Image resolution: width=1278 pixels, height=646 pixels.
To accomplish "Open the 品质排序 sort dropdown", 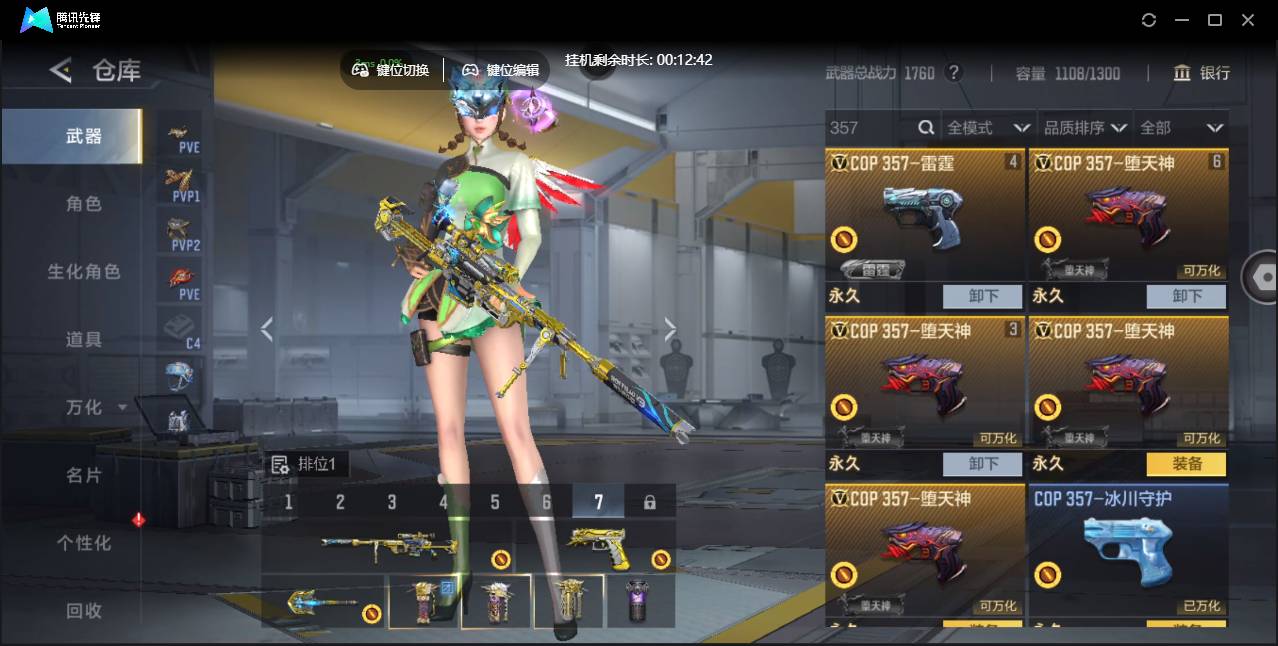I will [x=1085, y=128].
